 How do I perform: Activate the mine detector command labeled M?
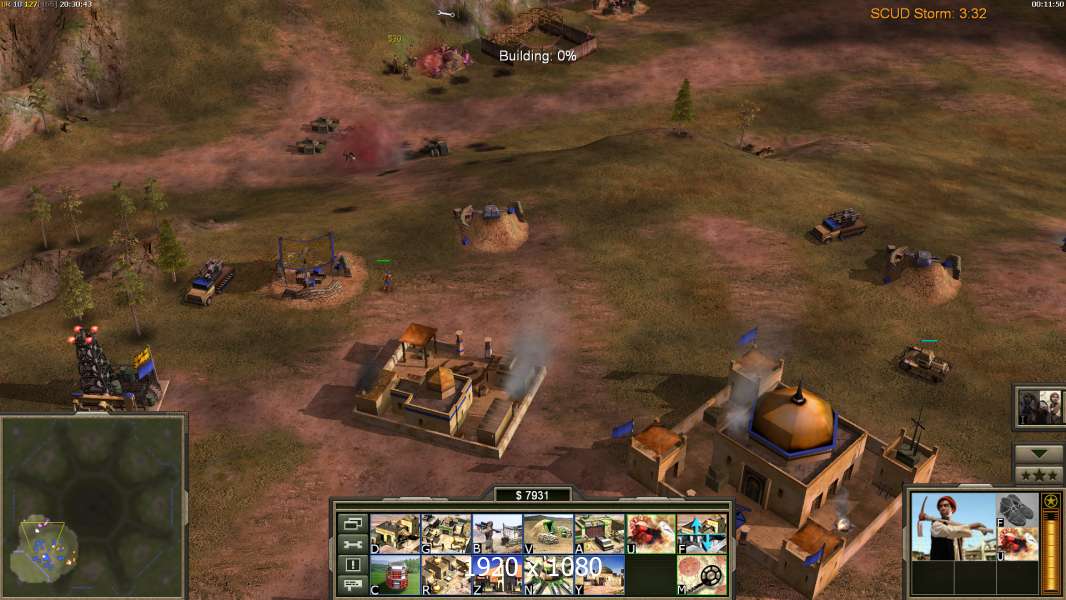pos(701,574)
